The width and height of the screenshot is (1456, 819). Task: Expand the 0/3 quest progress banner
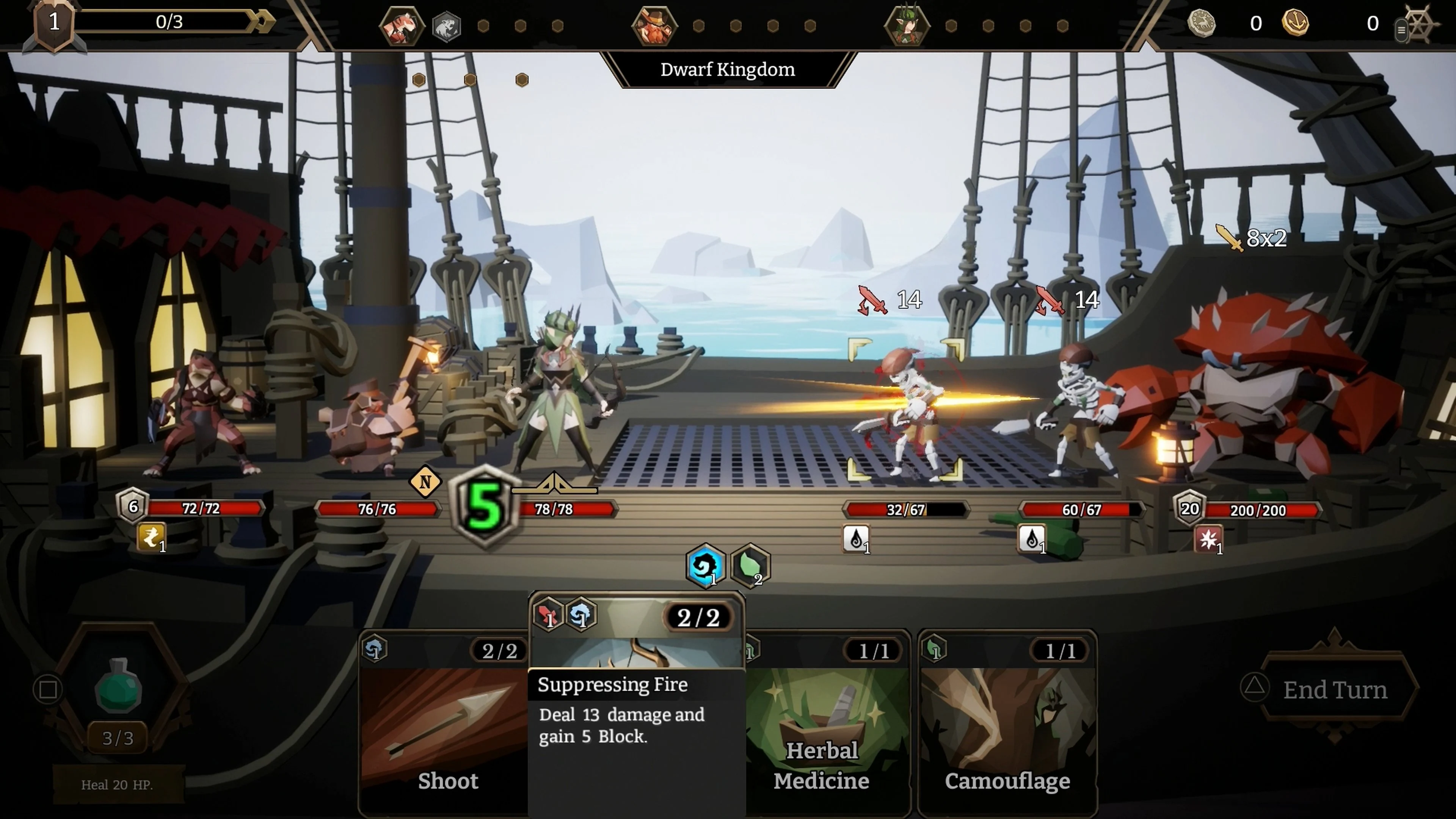point(169,23)
